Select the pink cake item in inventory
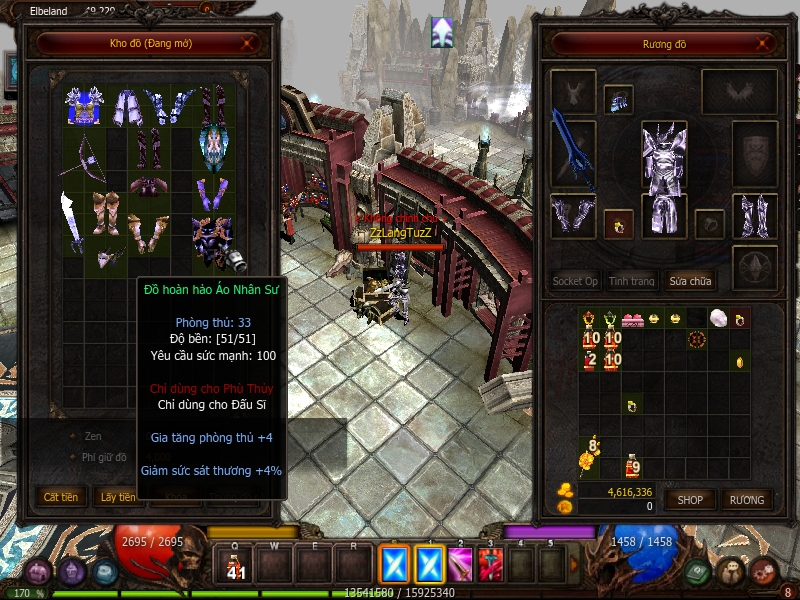800x600 pixels. point(632,320)
